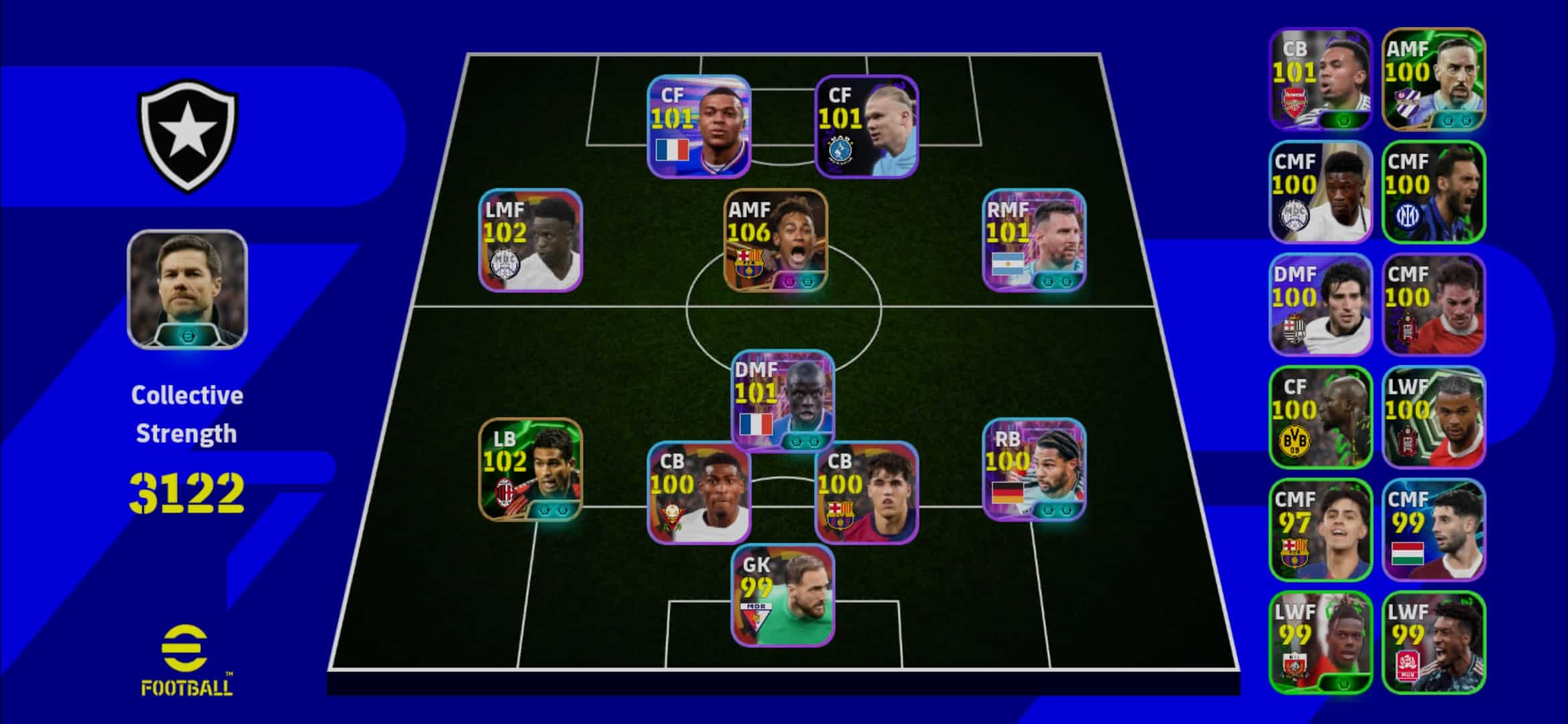Click the team shield star emblem
1568x724 pixels.
click(188, 134)
